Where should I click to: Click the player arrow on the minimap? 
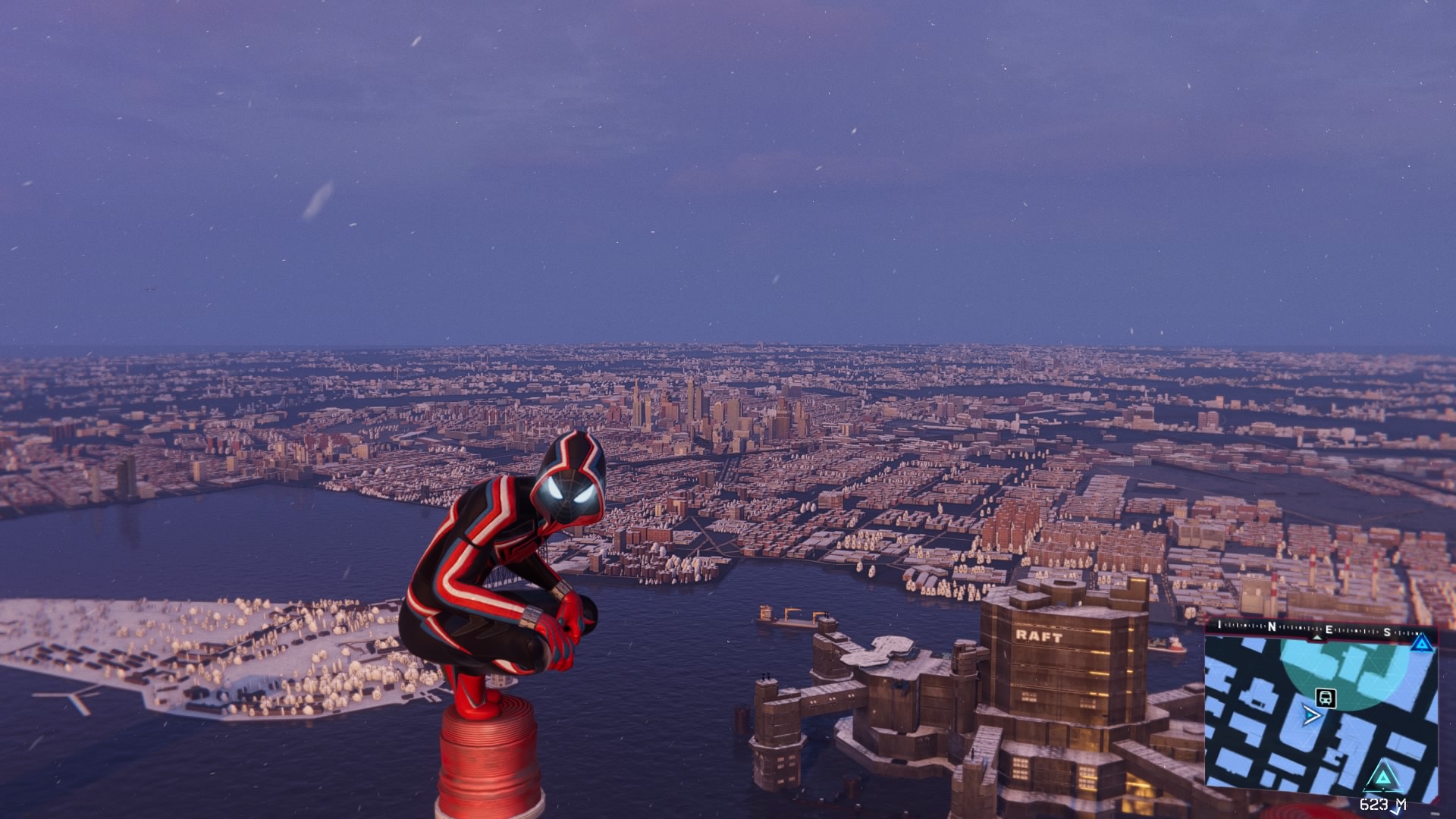[x=1311, y=715]
